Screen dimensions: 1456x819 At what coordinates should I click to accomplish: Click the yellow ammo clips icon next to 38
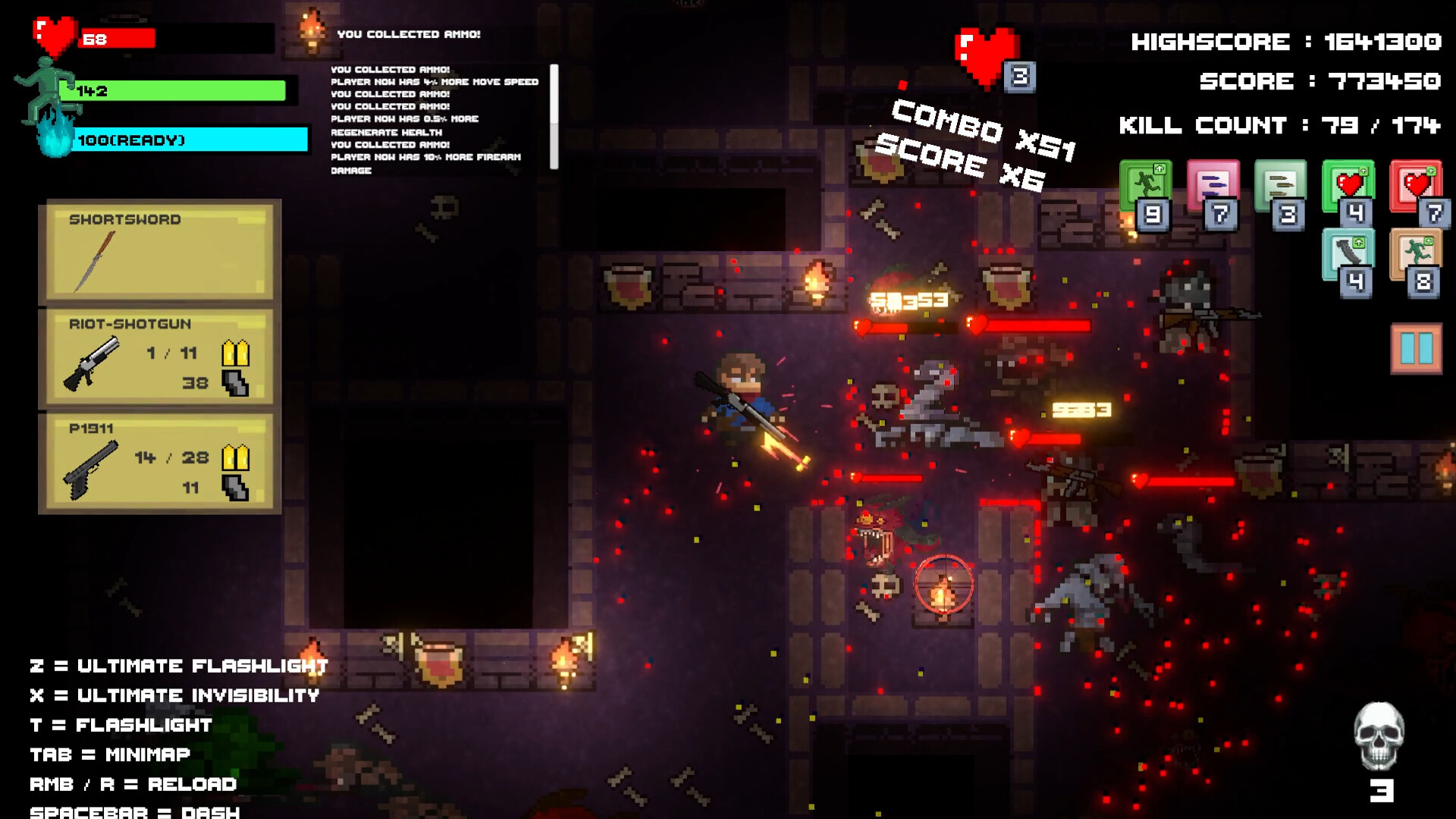click(x=237, y=353)
